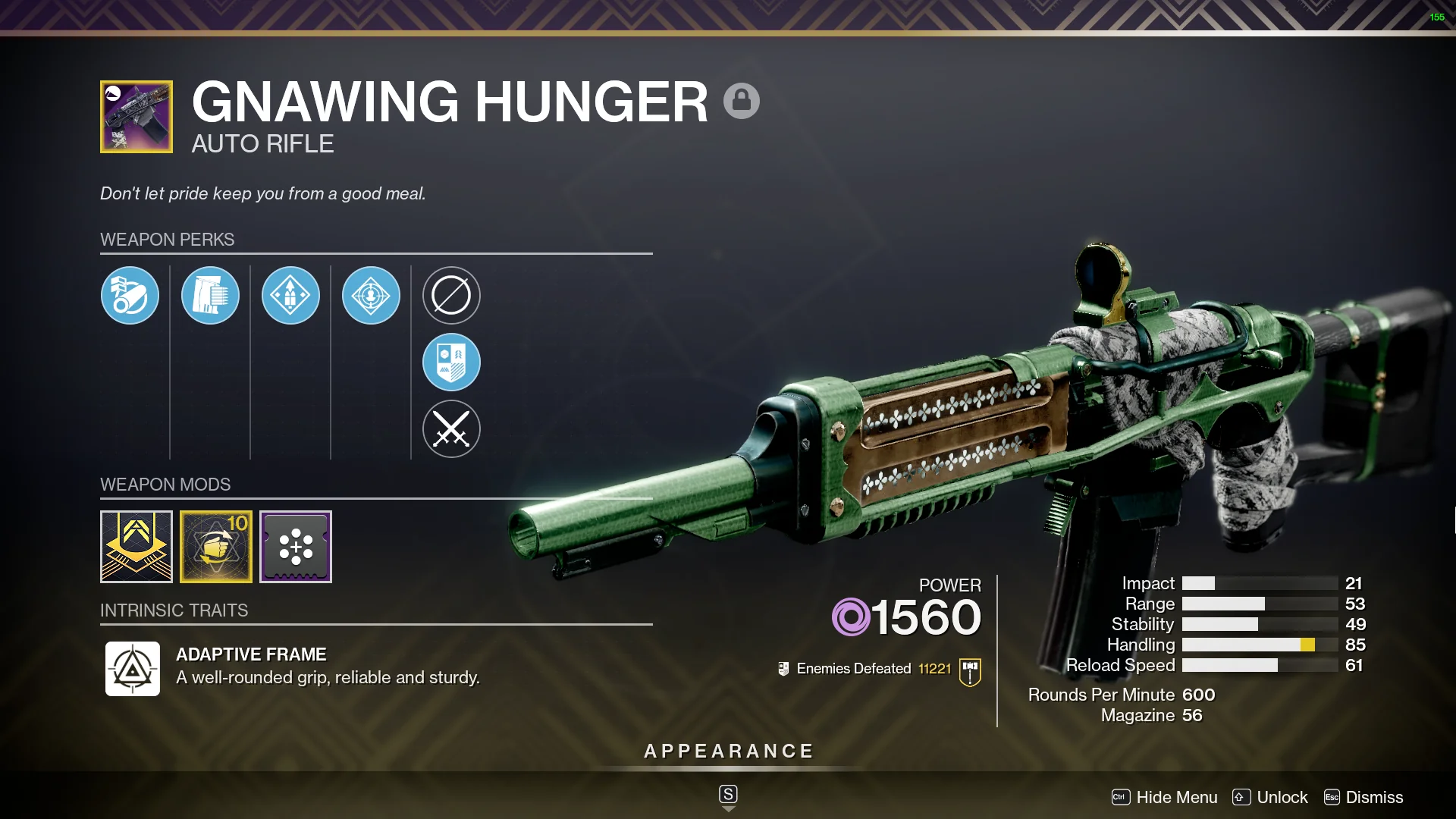Select the crossed-swords perk in the last column
Screen dimensions: 1456x819
(x=451, y=428)
